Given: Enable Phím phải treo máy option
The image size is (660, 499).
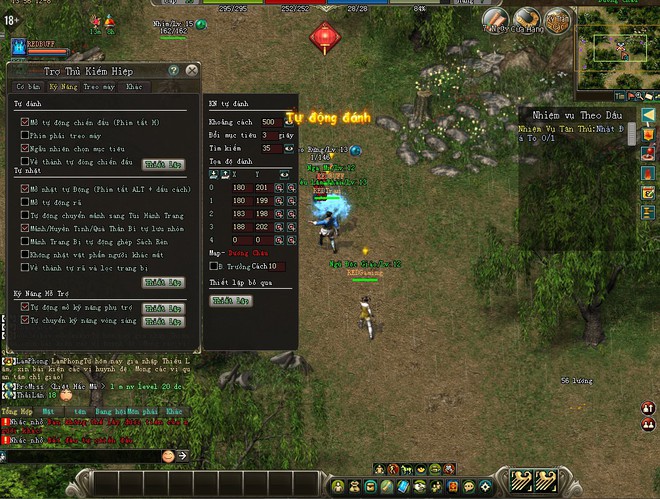Looking at the screenshot, I should (24, 135).
